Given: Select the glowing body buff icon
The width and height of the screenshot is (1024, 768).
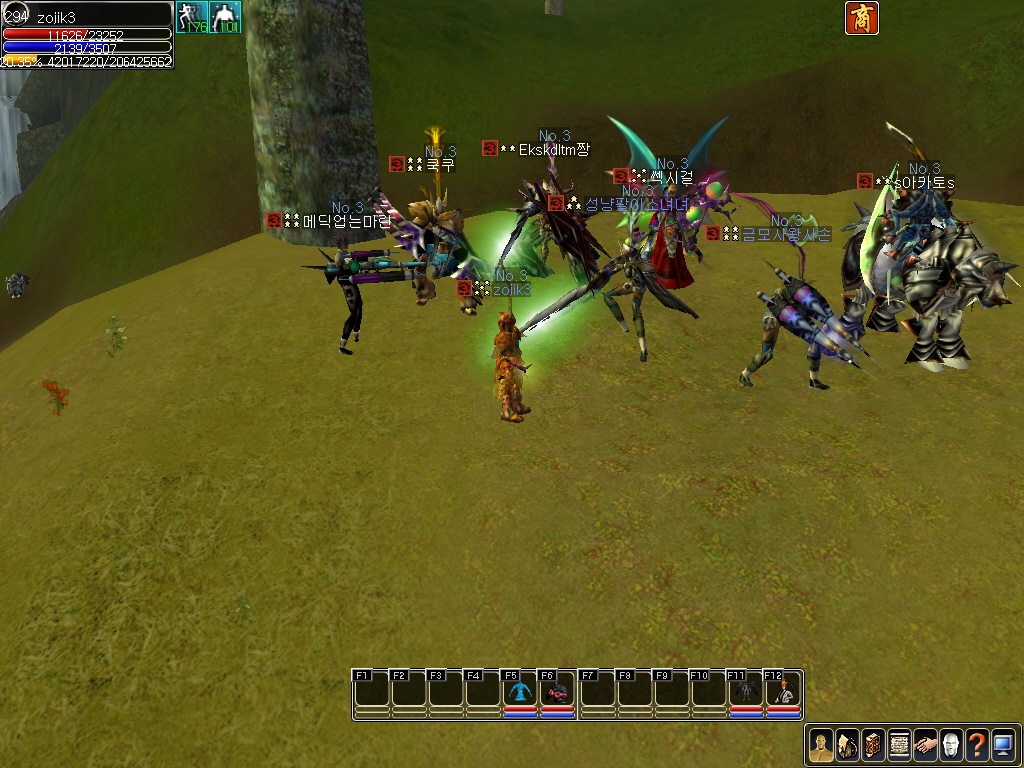Looking at the screenshot, I should (225, 17).
